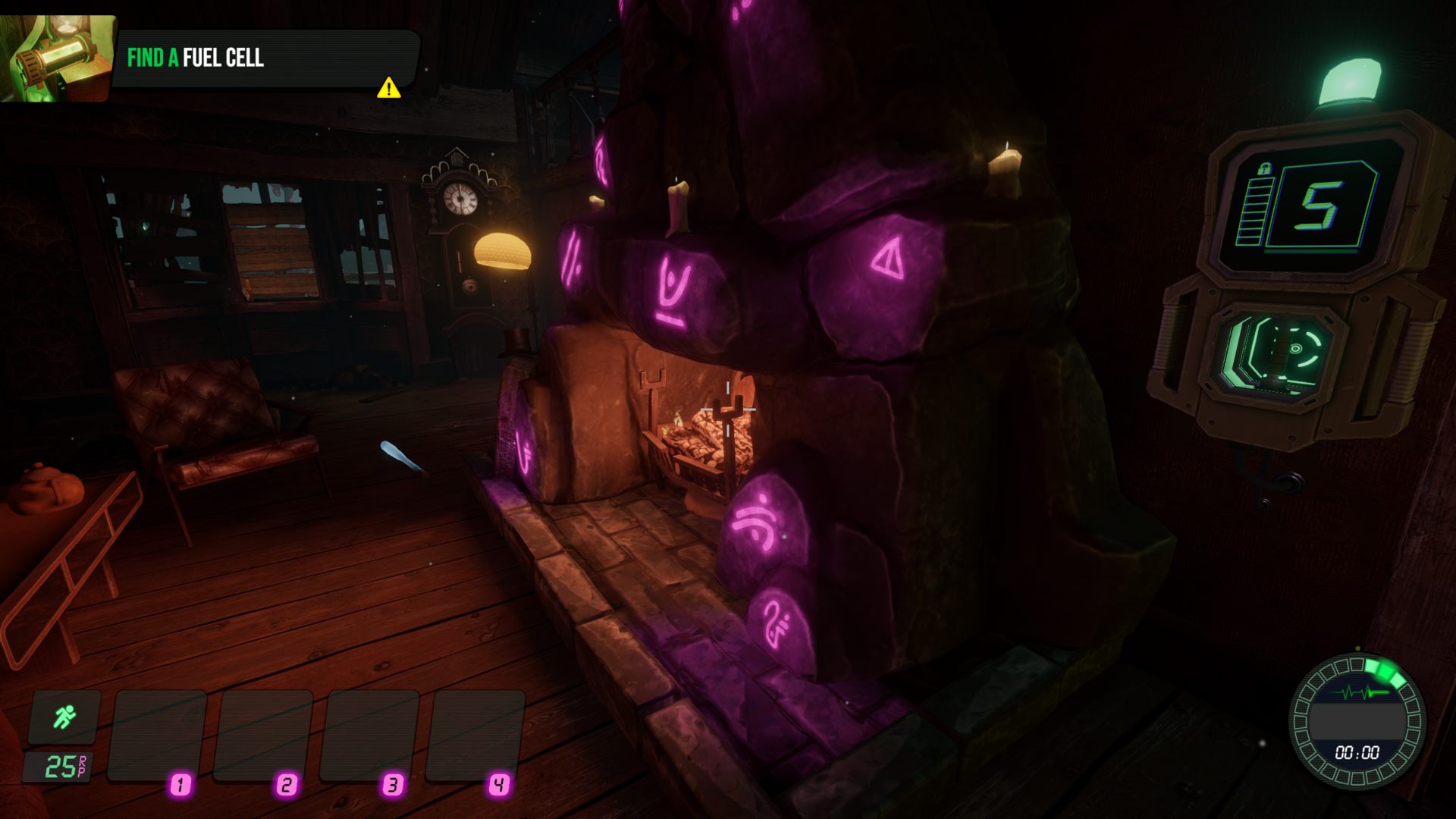Pick inventory slot number 3
The image size is (1456, 819).
[x=370, y=736]
